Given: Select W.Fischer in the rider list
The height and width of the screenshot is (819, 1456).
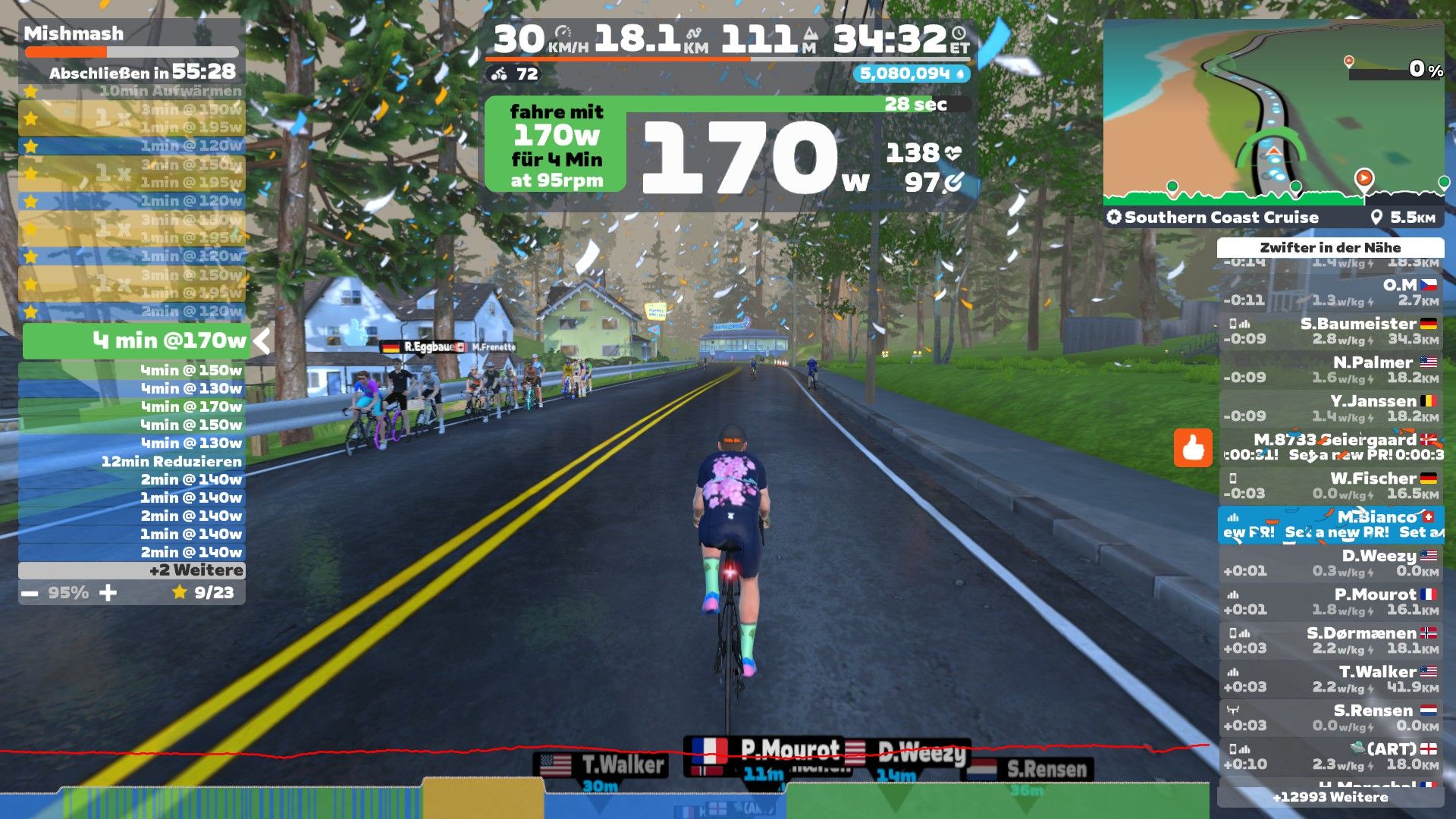Looking at the screenshot, I should pos(1332,486).
